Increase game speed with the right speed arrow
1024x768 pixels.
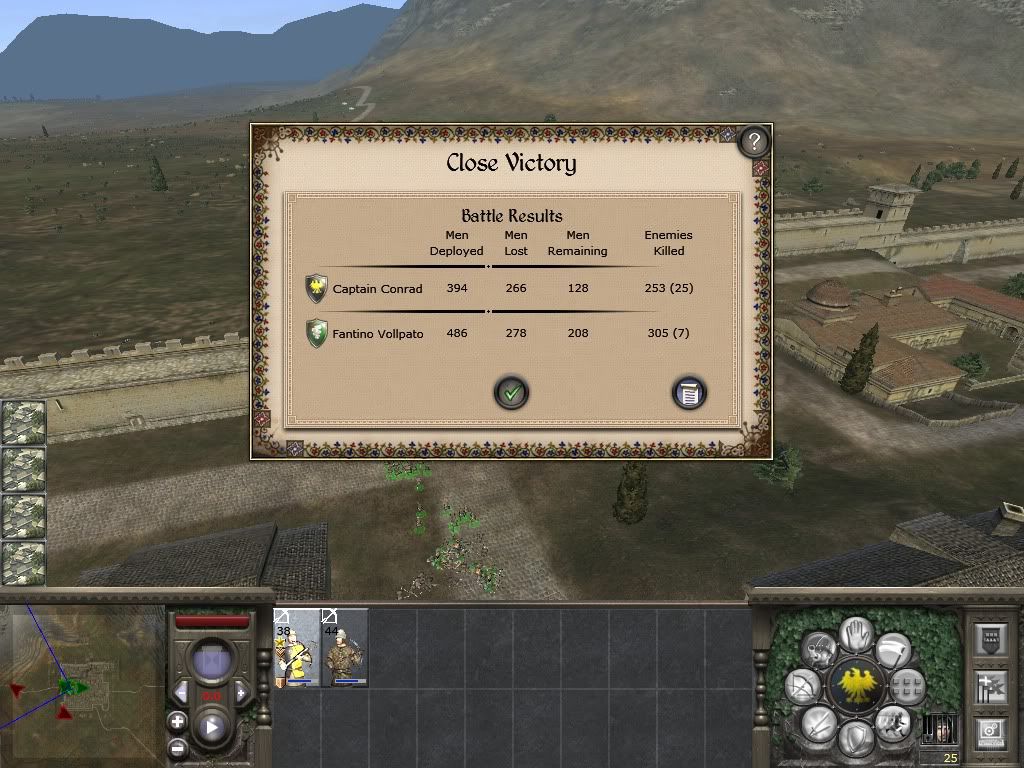[x=241, y=692]
